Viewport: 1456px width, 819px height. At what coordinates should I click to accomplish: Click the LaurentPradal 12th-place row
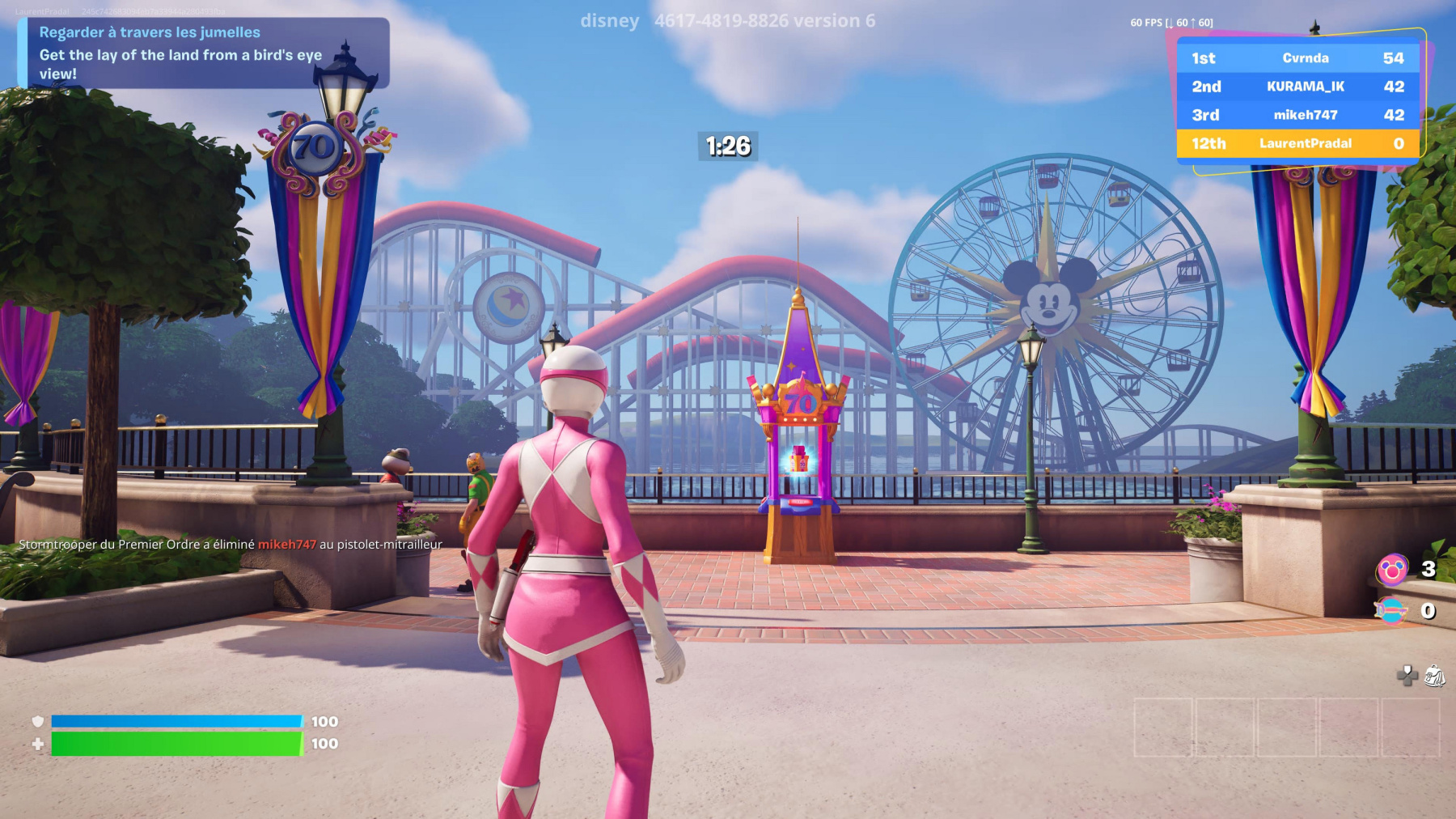point(1297,143)
